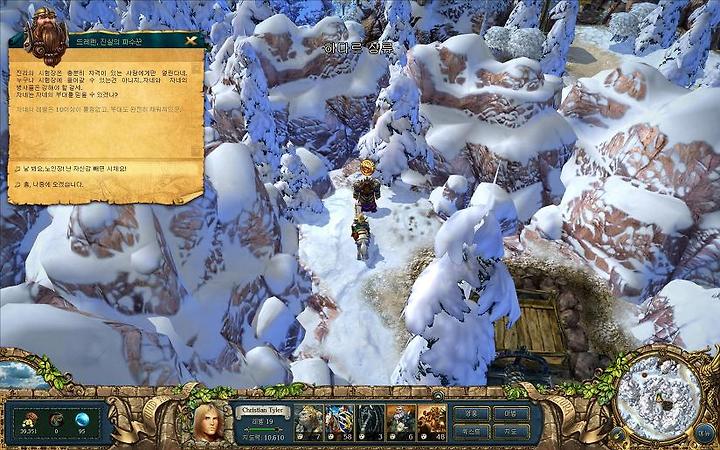Select the army unit with 48 troops
720x450 pixels.
click(432, 420)
